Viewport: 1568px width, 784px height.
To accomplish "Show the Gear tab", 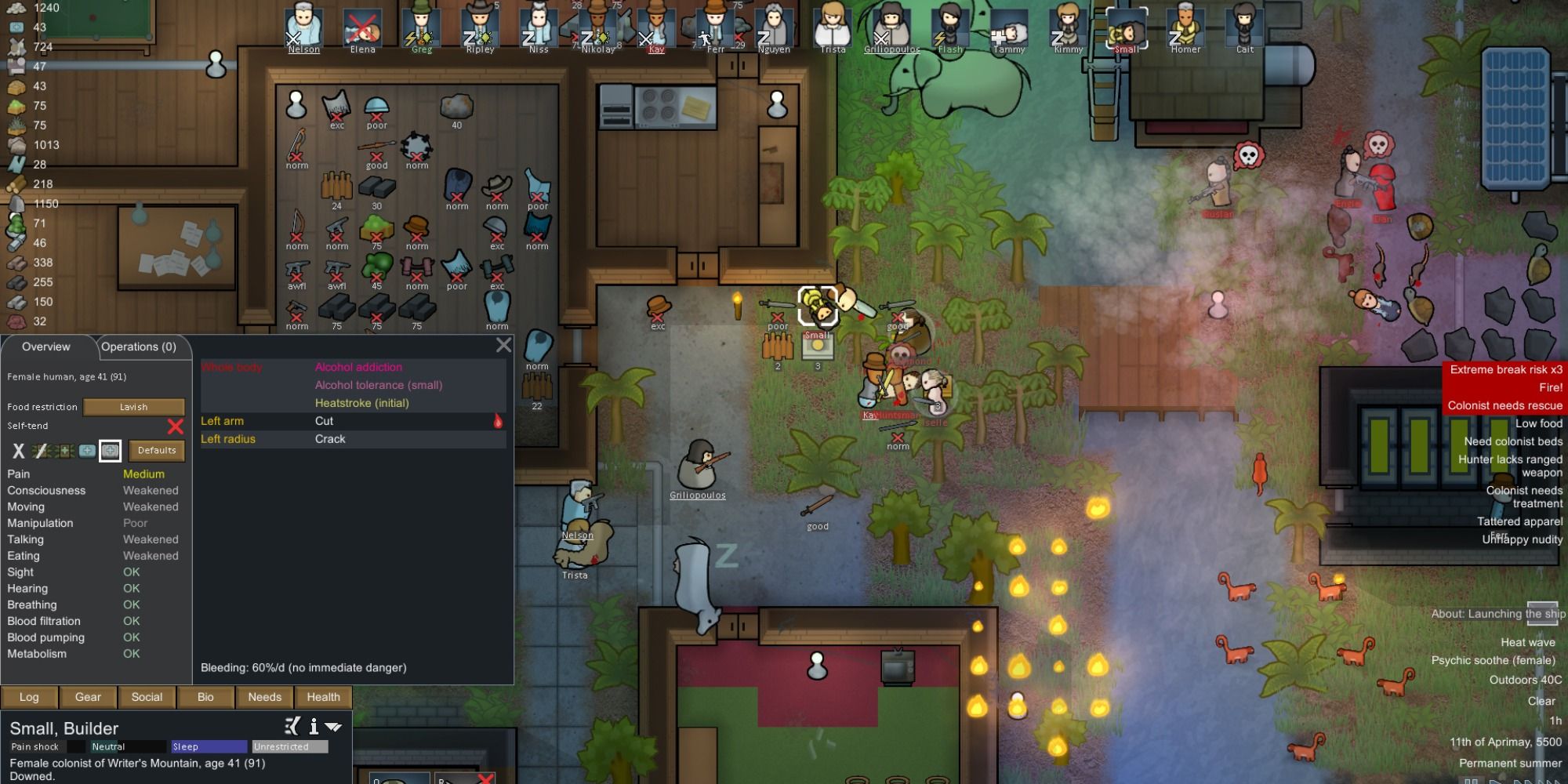I will (x=88, y=697).
